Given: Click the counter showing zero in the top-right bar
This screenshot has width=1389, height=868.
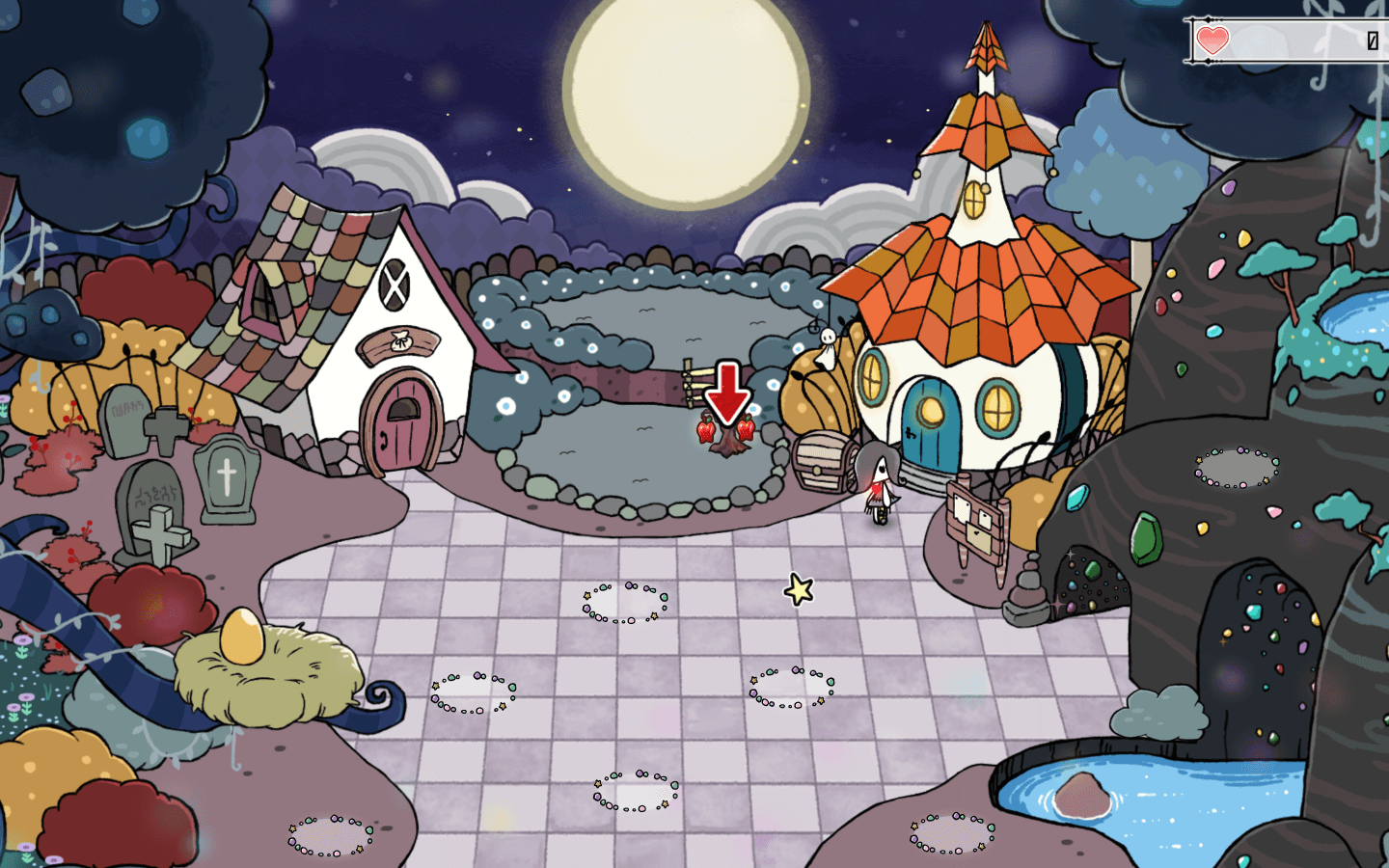Looking at the screenshot, I should [x=1374, y=40].
